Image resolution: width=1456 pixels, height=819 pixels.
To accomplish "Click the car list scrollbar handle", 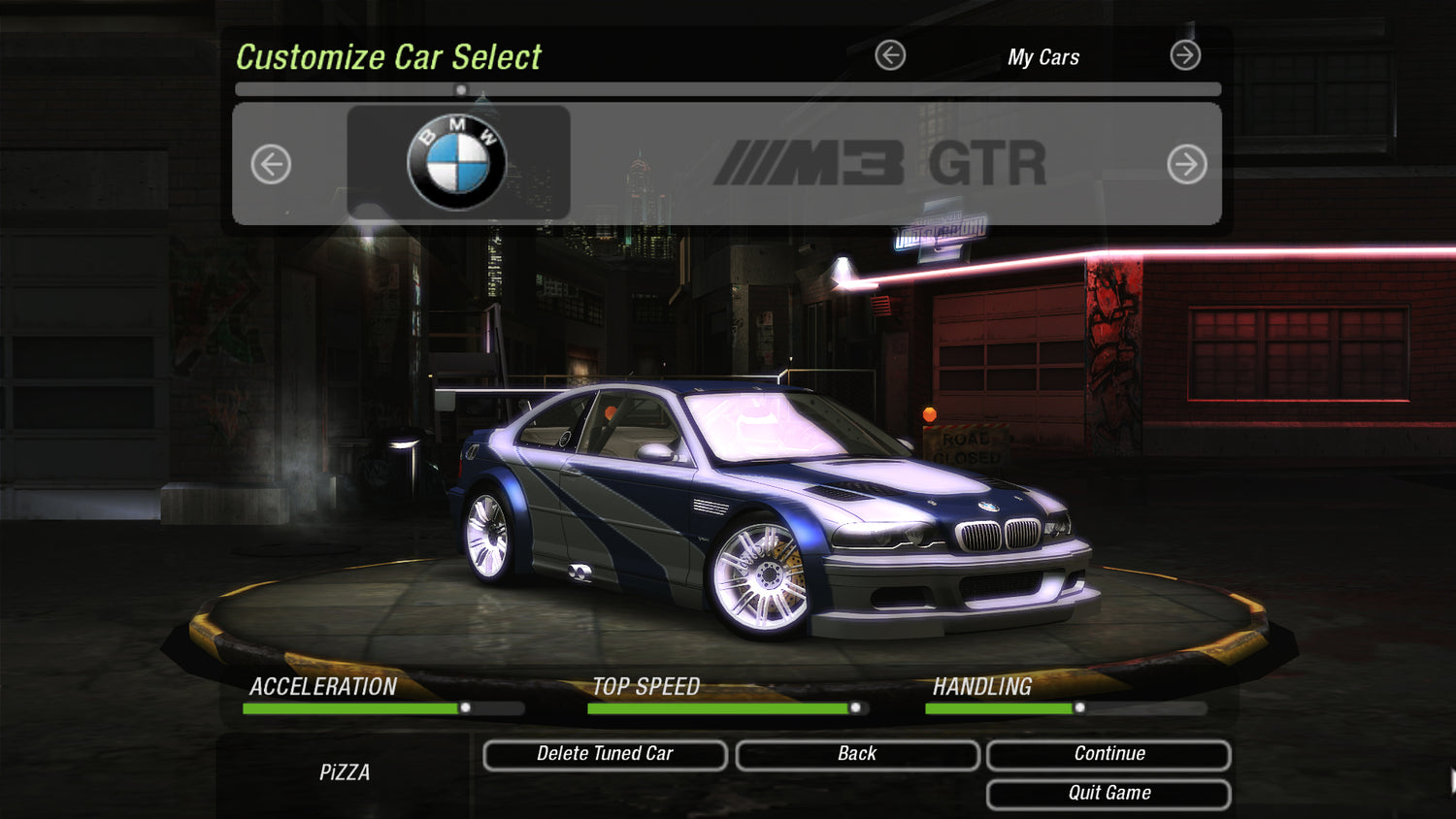I will 461,90.
